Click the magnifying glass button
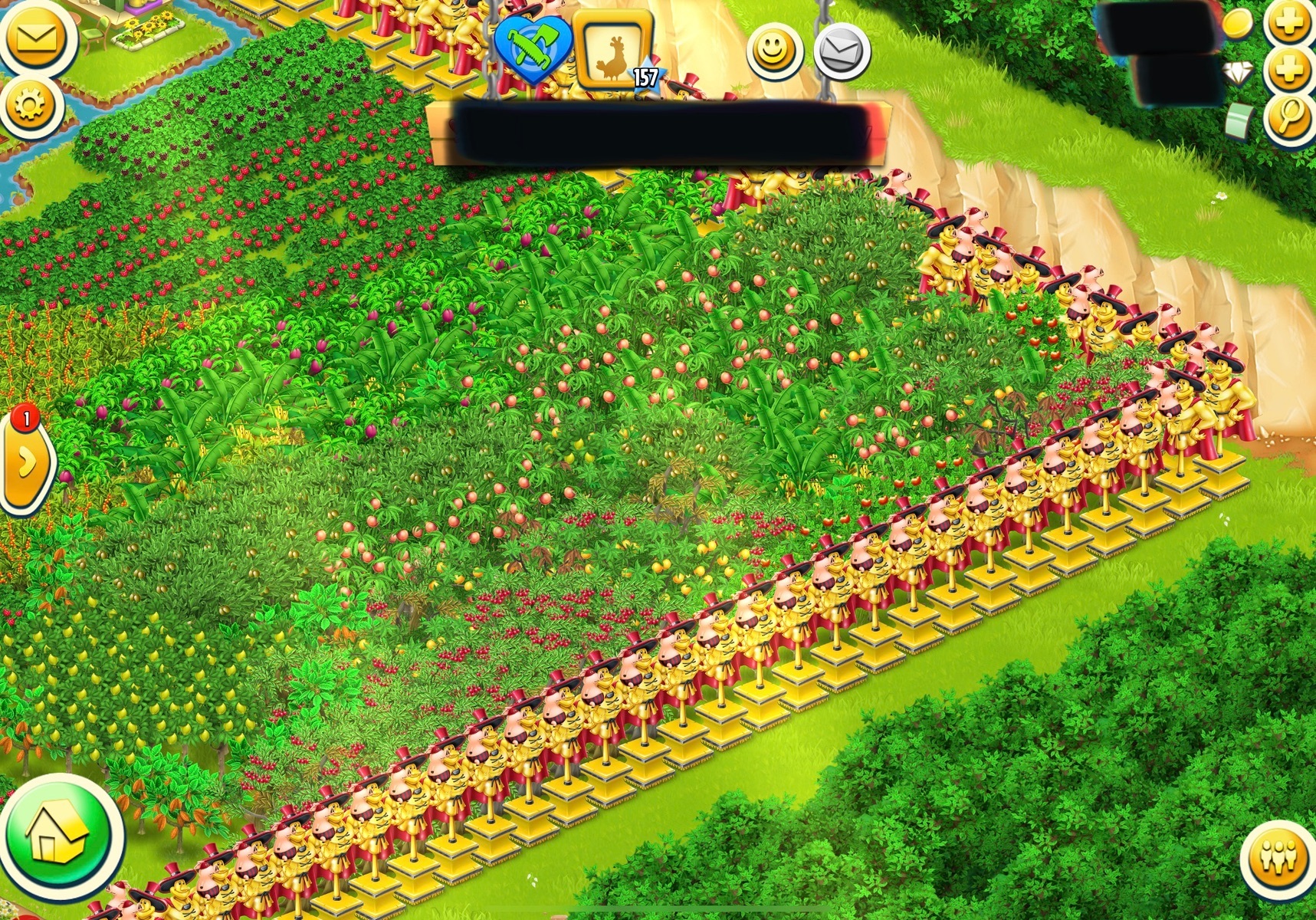1316x920 pixels. 1290,117
